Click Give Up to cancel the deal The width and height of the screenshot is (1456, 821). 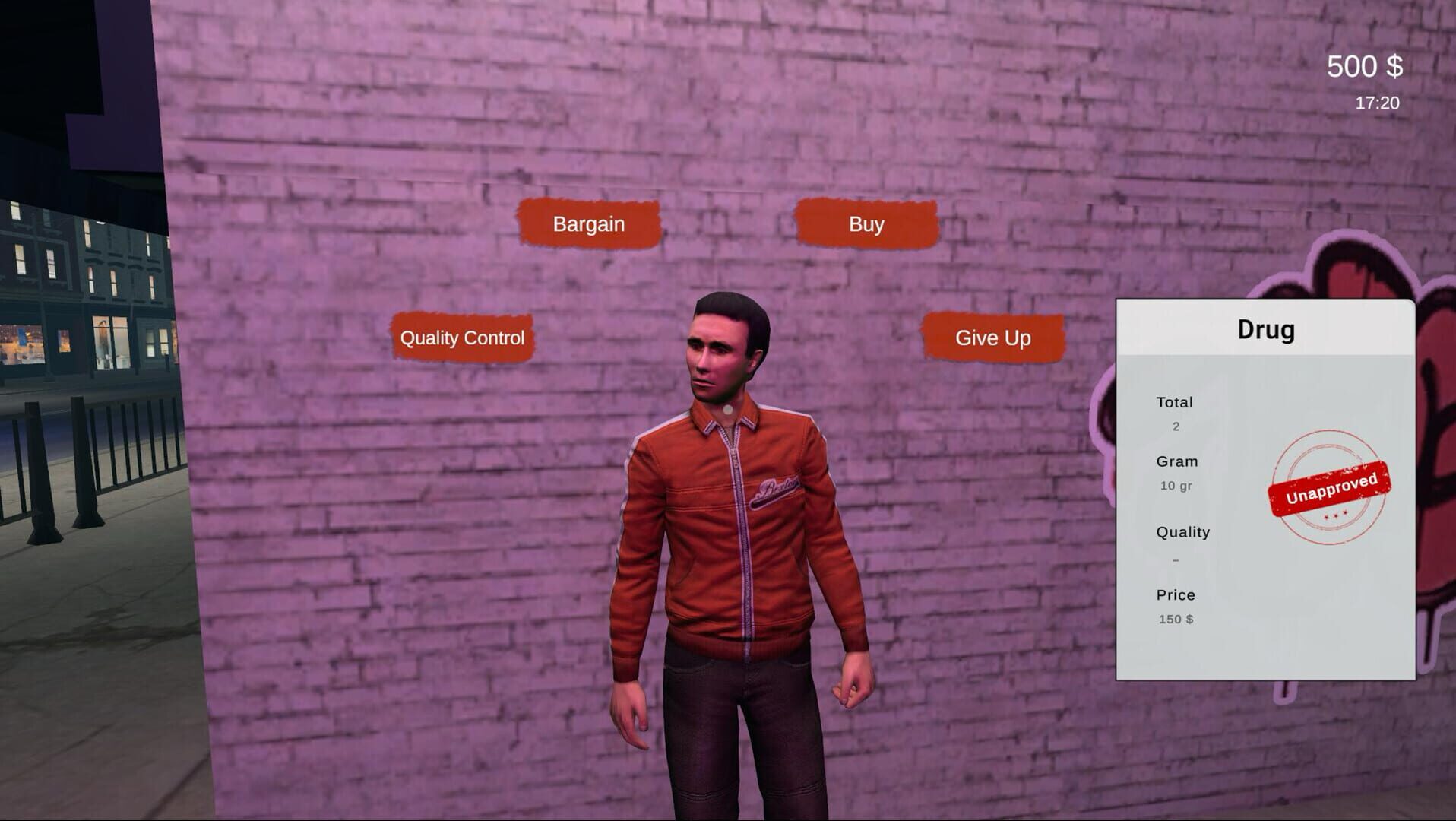tap(994, 338)
